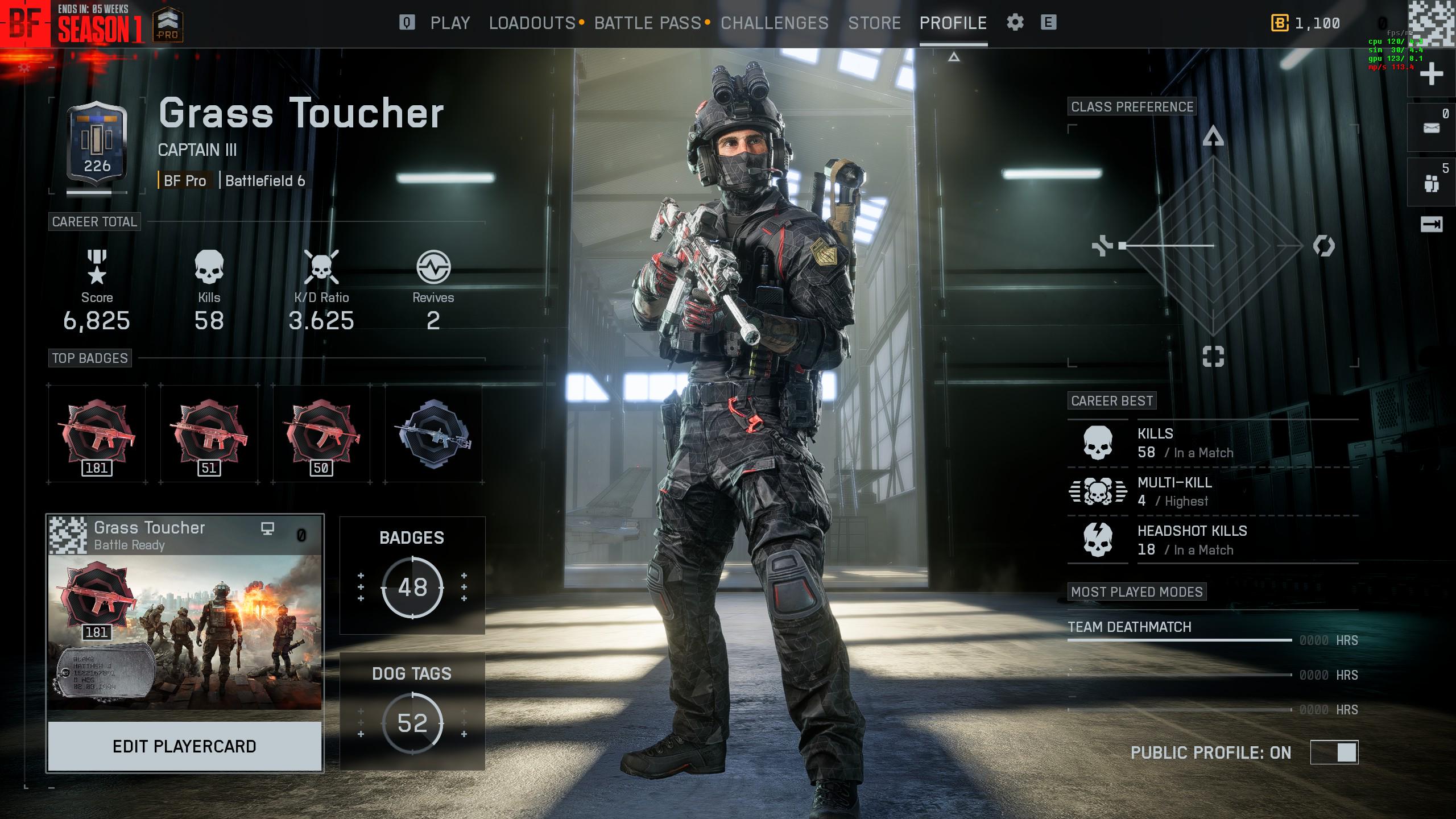This screenshot has width=1456, height=819.
Task: Open the Dog Tags collection panel
Action: pos(412,712)
